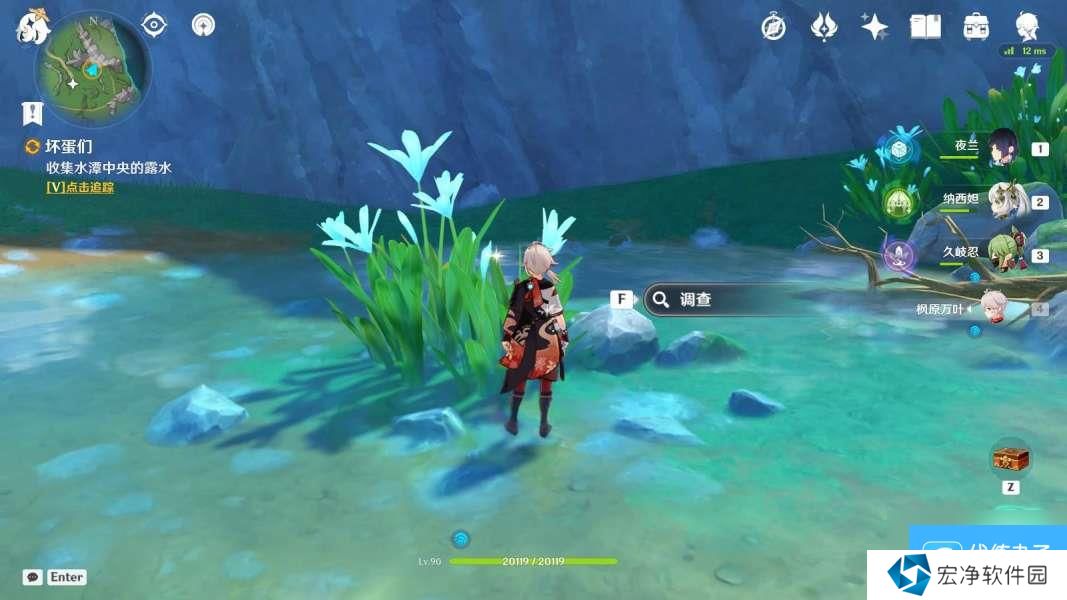This screenshot has width=1067, height=600.
Task: Track the 坏蛋们 quest objective
Action: [x=80, y=187]
